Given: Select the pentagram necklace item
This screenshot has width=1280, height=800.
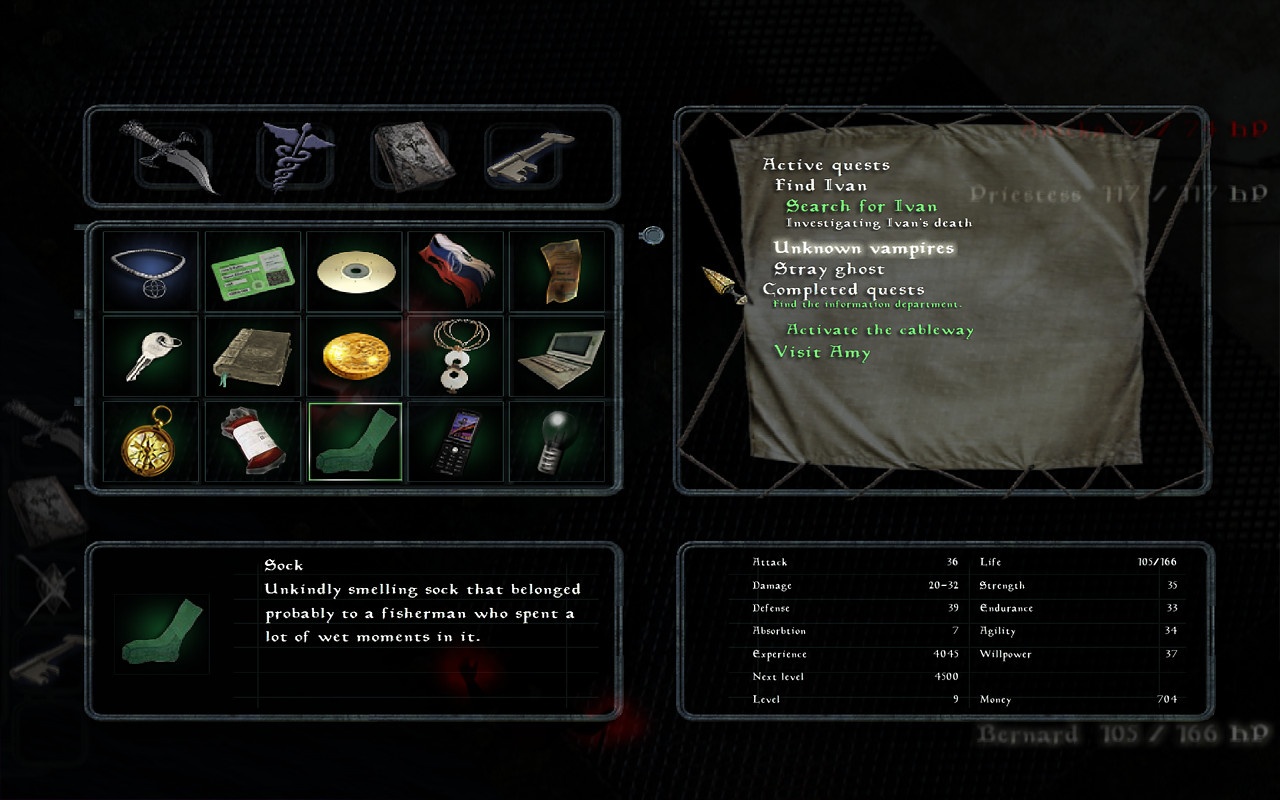Looking at the screenshot, I should click(151, 272).
